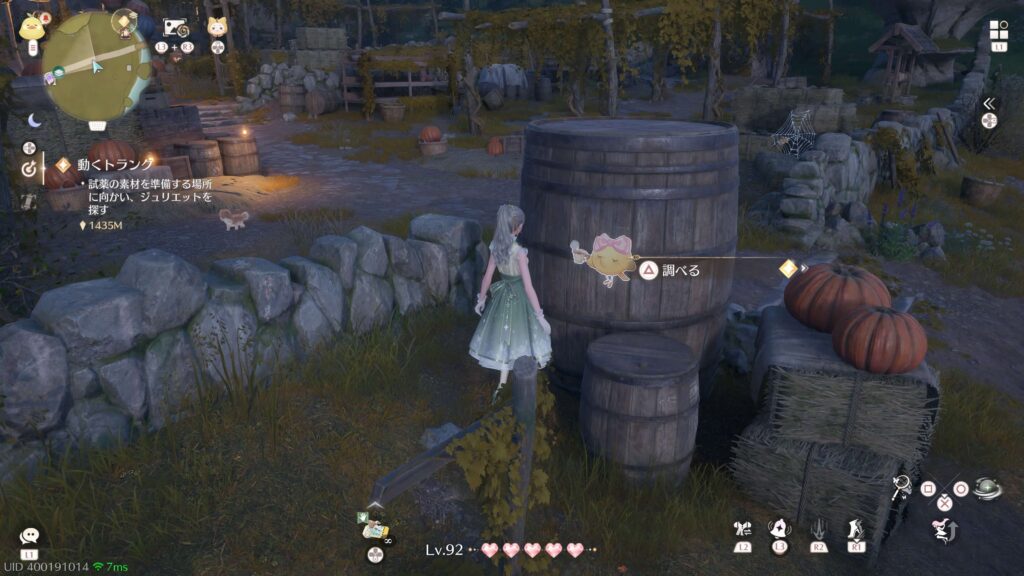Activate the outfit swap ability icon
Image resolution: width=1024 pixels, height=576 pixels.
(742, 529)
